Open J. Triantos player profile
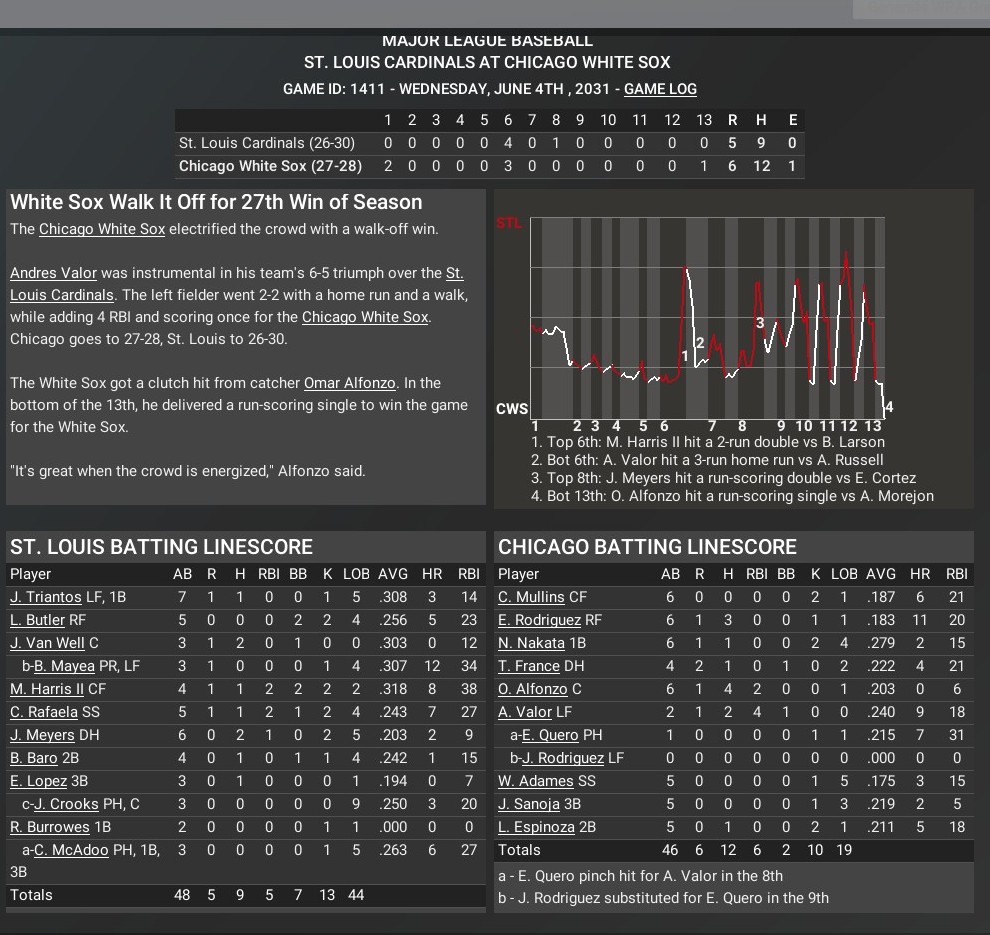 [x=46, y=597]
